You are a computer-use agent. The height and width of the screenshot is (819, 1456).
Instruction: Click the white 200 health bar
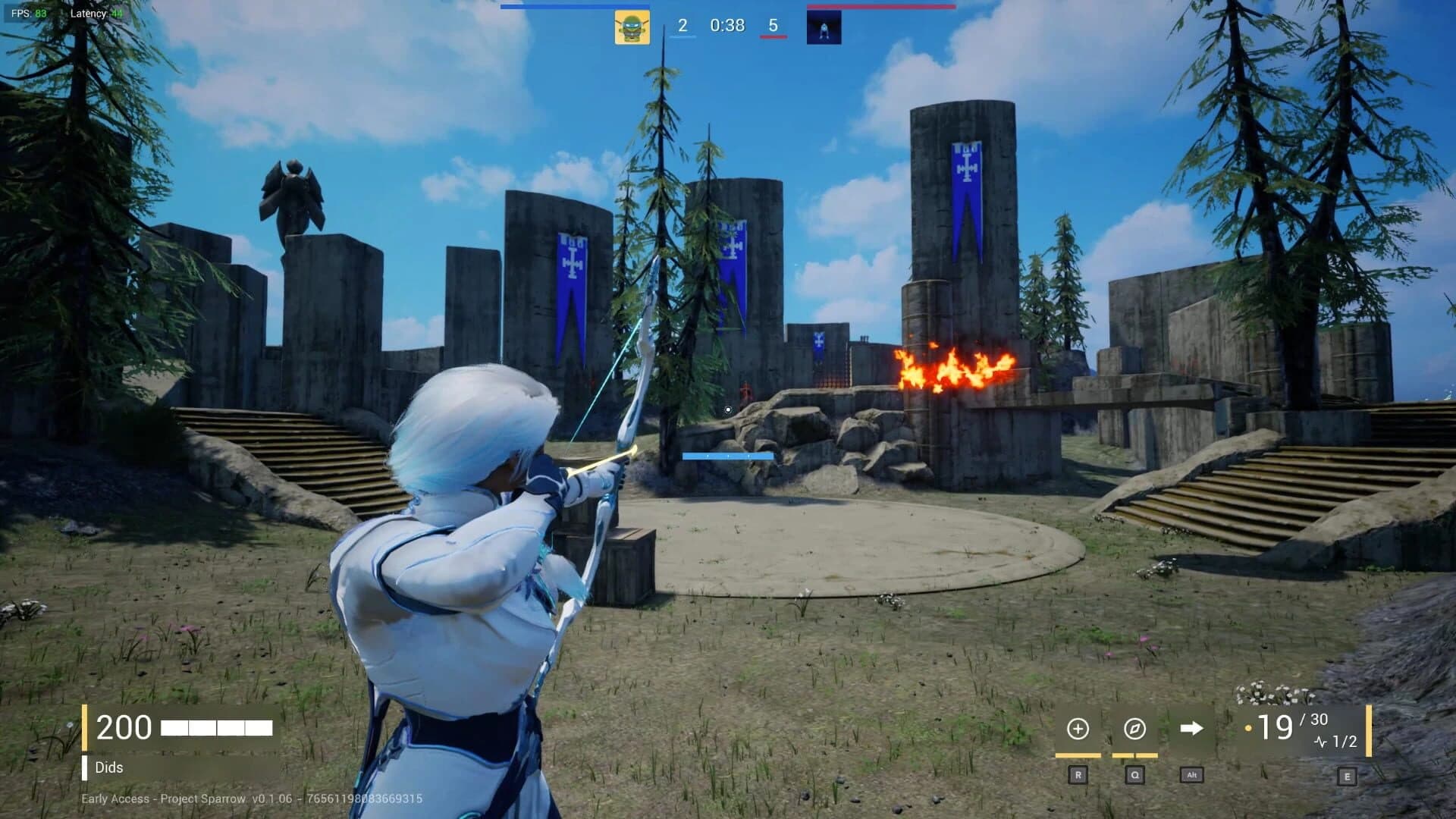pos(216,727)
